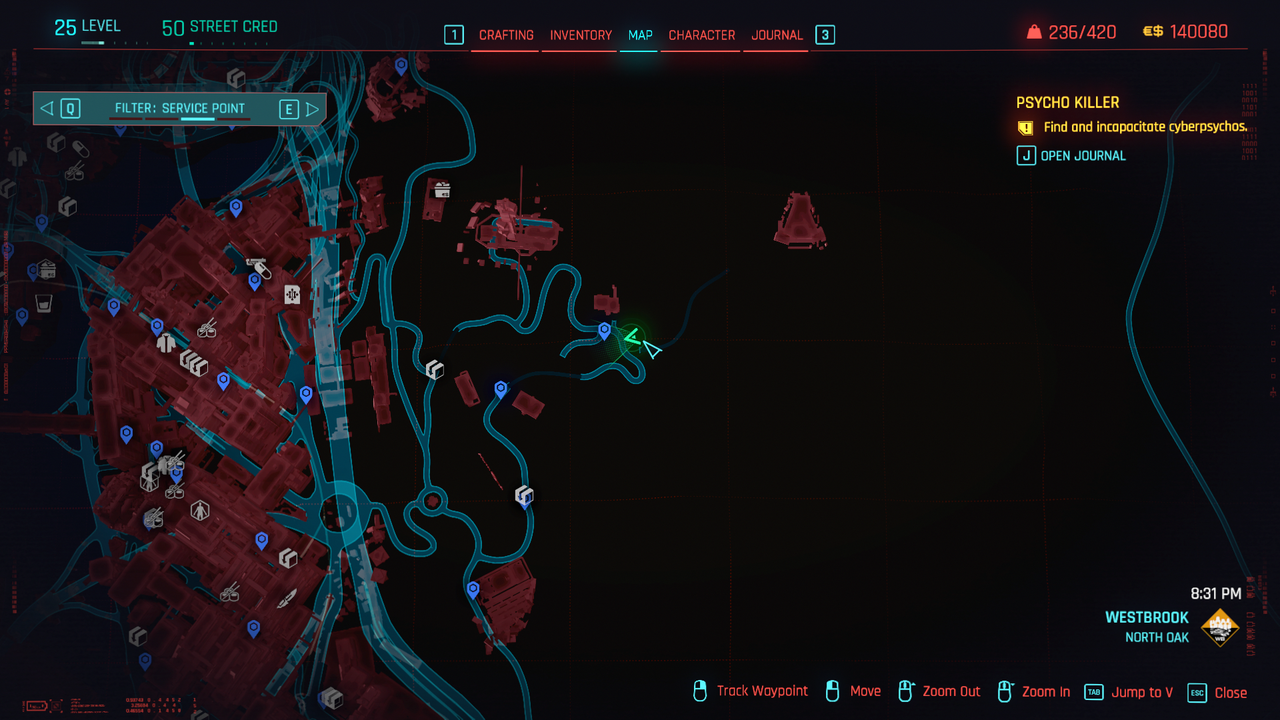Pick the ripperdoc hexagon body marker
This screenshot has height=720, width=1280.
pos(200,511)
